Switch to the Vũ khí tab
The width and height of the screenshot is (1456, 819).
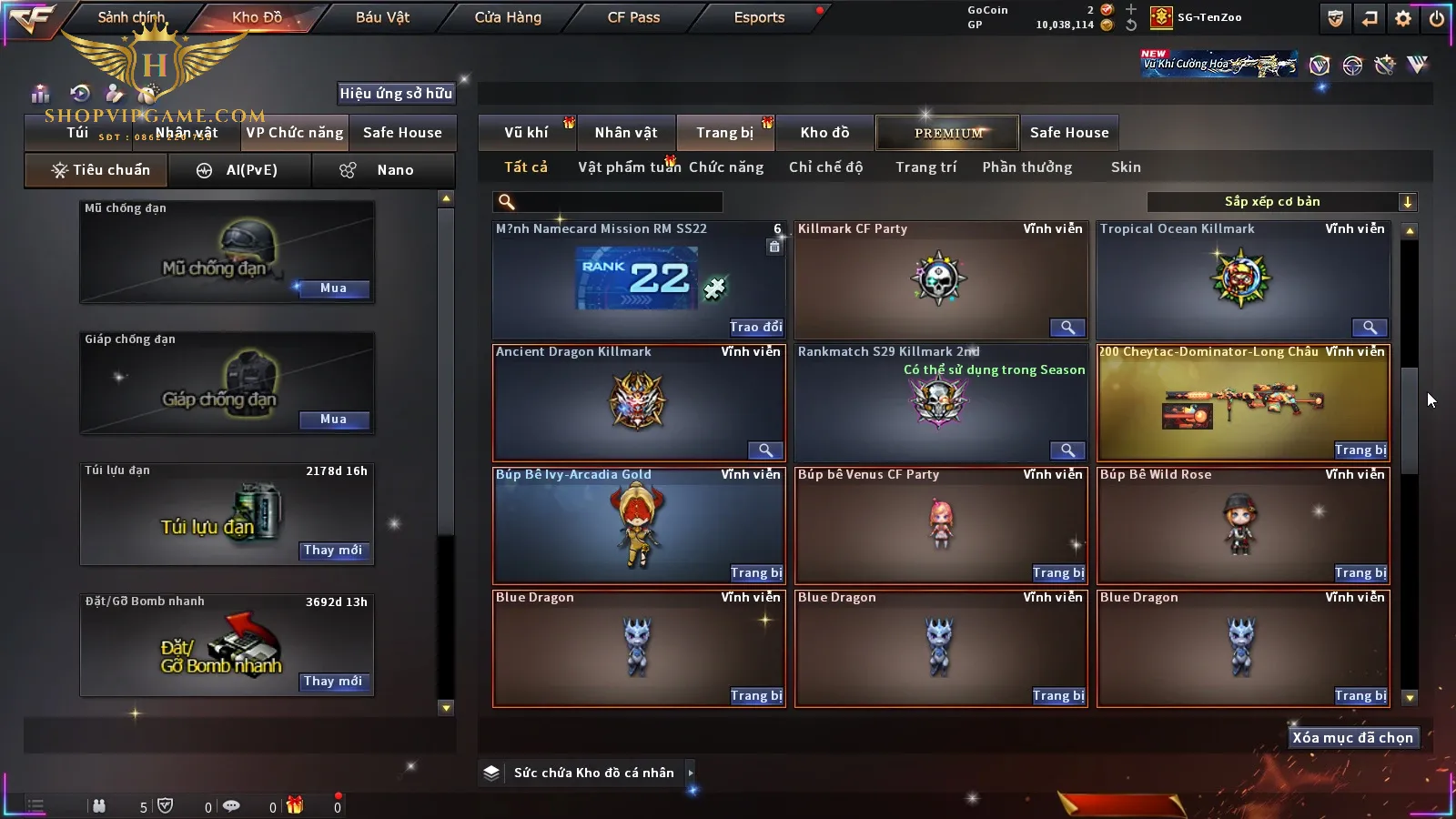526,133
